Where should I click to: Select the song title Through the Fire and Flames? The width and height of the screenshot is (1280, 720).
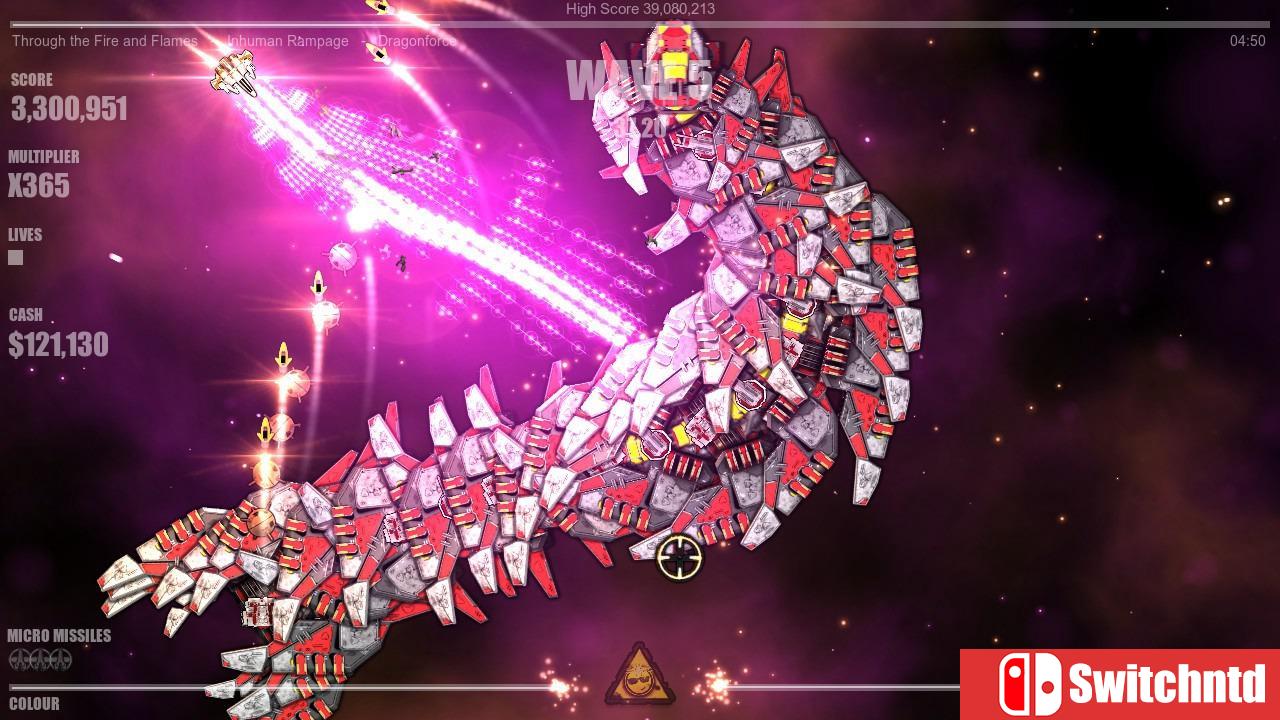coord(104,41)
